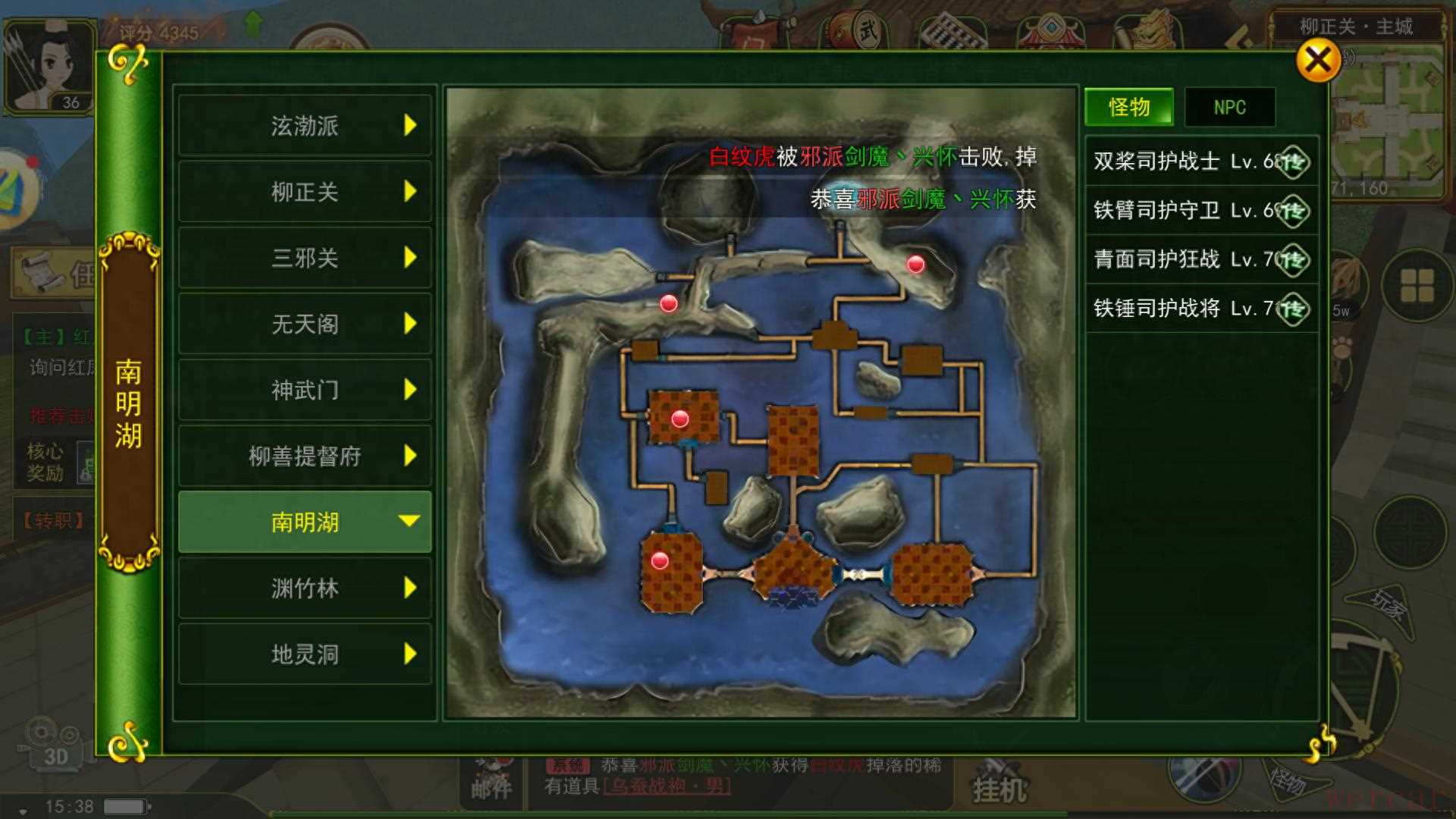
Task: Open the 地灵洞 map entry
Action: (305, 654)
